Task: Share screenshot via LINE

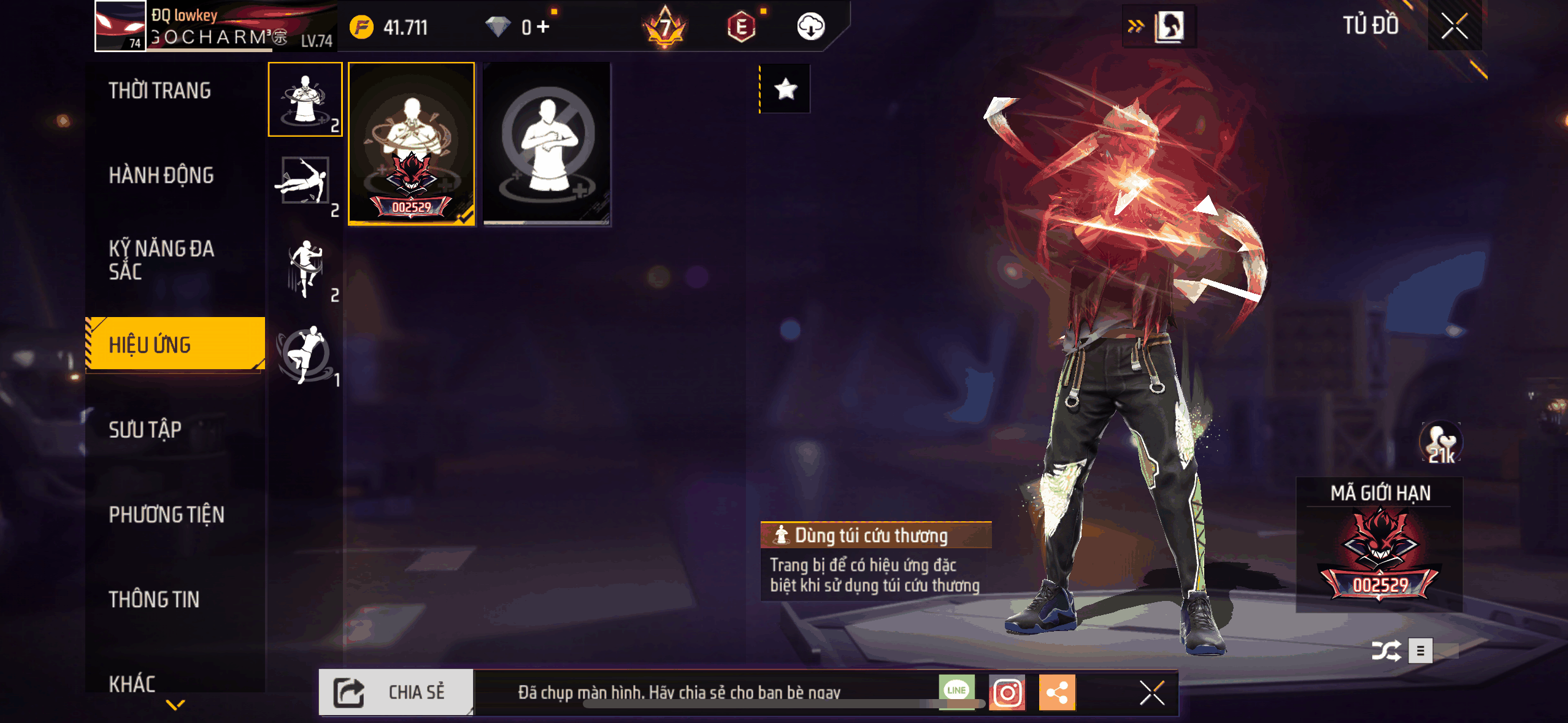Action: pos(956,692)
